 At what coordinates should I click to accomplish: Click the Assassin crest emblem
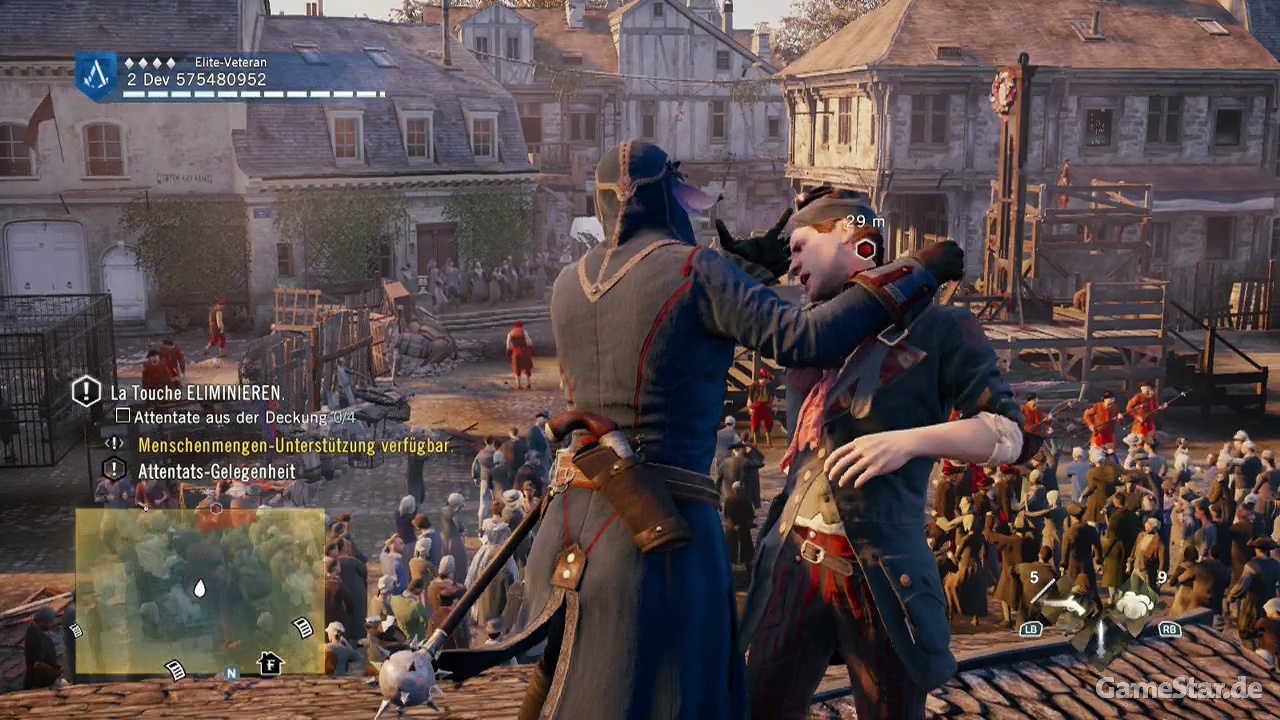tap(96, 77)
